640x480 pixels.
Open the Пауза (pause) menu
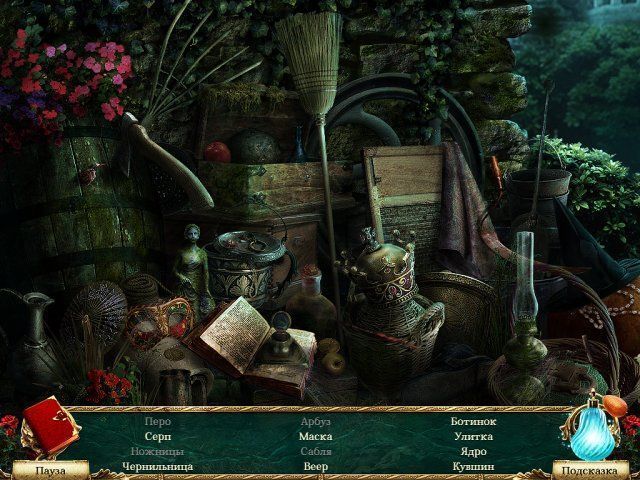tap(48, 469)
